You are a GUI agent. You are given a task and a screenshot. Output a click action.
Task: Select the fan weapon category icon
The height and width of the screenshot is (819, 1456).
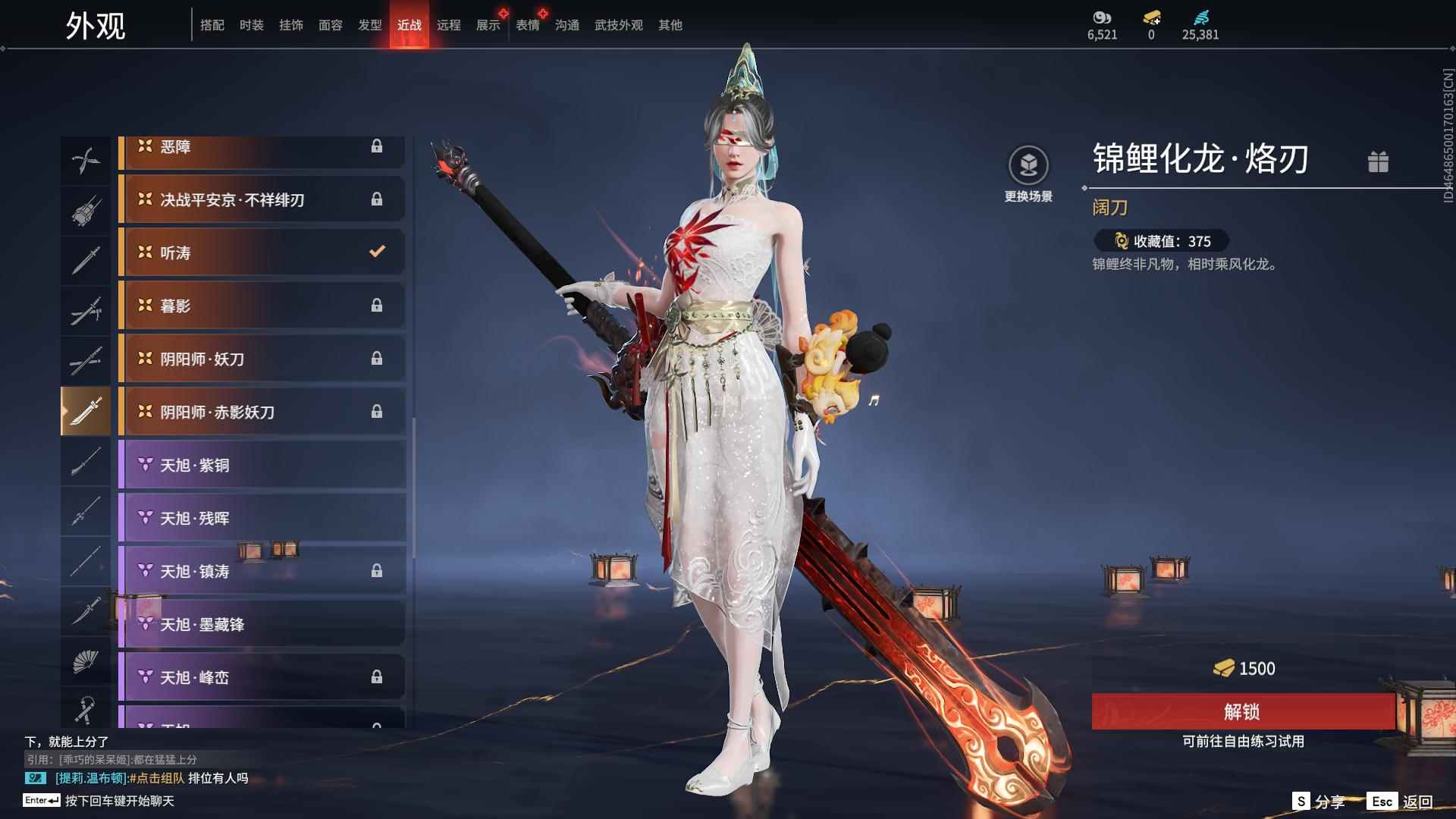[x=86, y=661]
